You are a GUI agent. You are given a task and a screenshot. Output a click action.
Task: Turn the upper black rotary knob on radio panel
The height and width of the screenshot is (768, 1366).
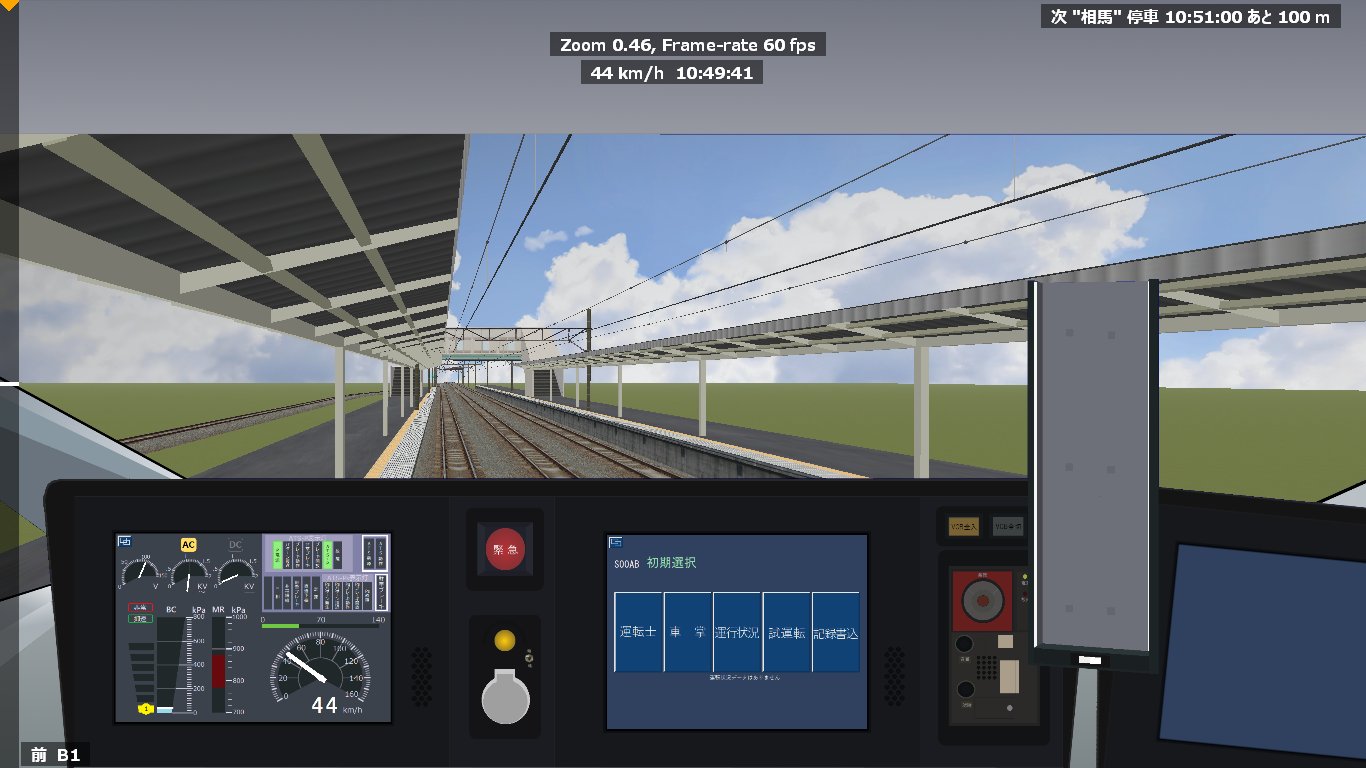pyautogui.click(x=965, y=643)
